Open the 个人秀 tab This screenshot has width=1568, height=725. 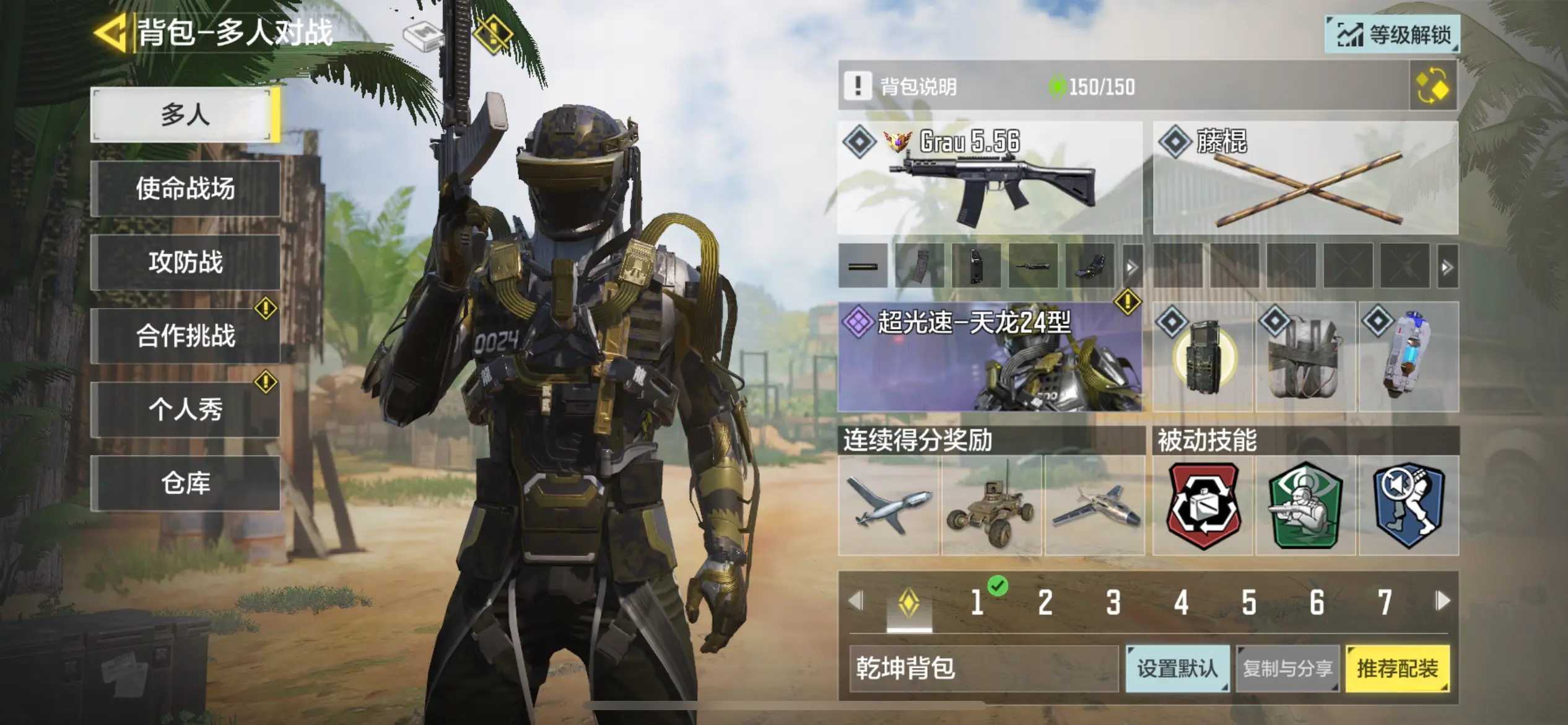[x=185, y=409]
